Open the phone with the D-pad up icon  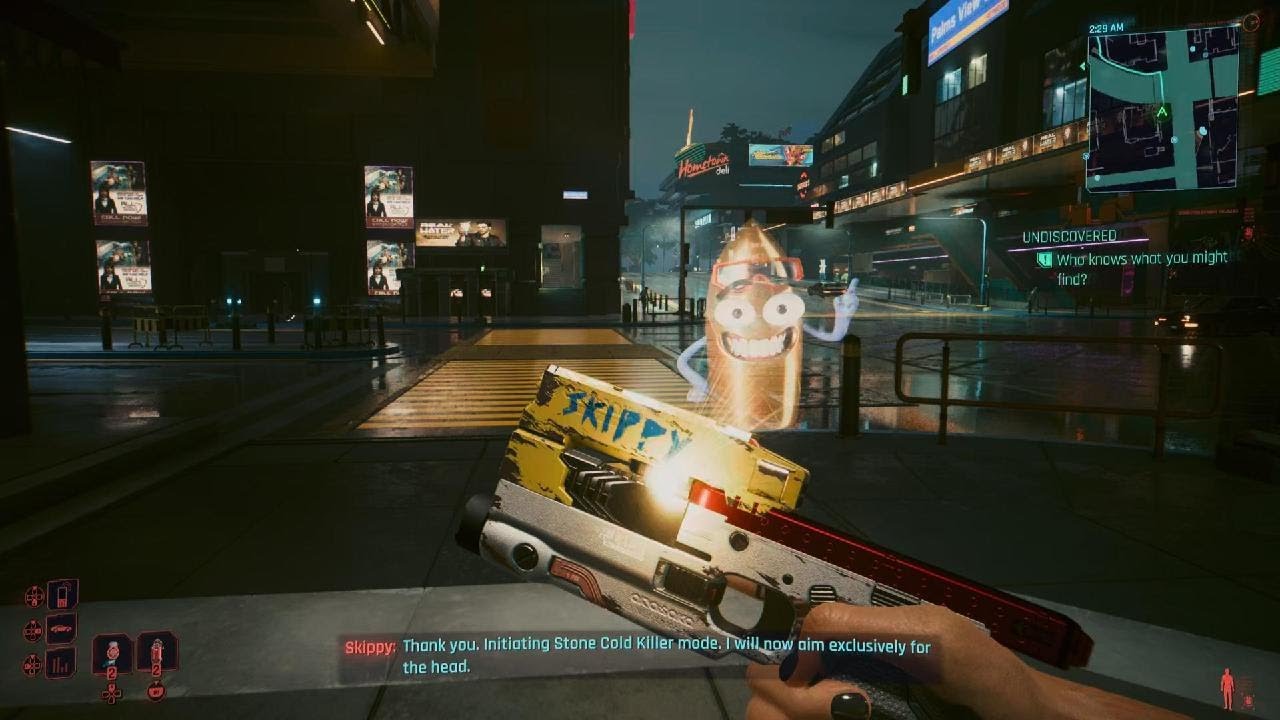(60, 593)
